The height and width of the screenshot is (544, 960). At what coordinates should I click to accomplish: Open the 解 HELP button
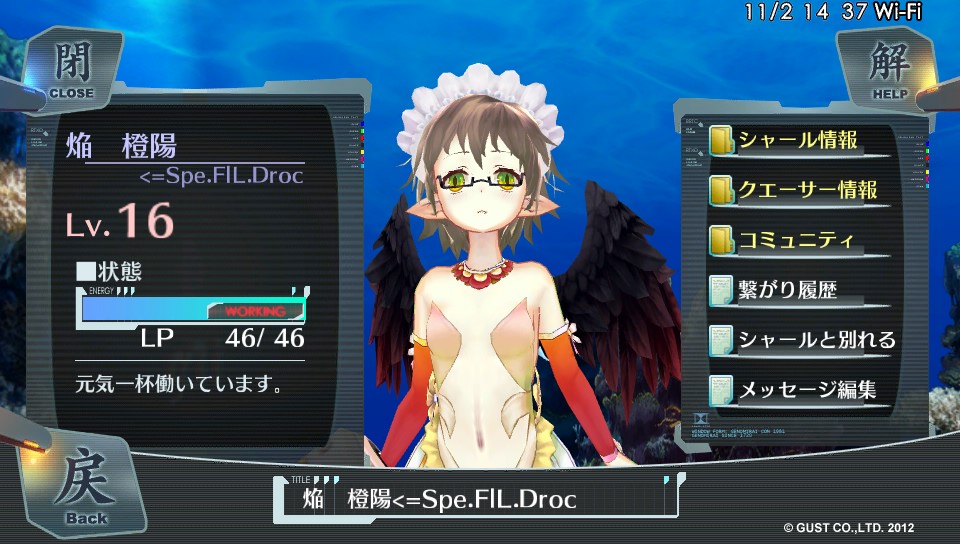[886, 70]
